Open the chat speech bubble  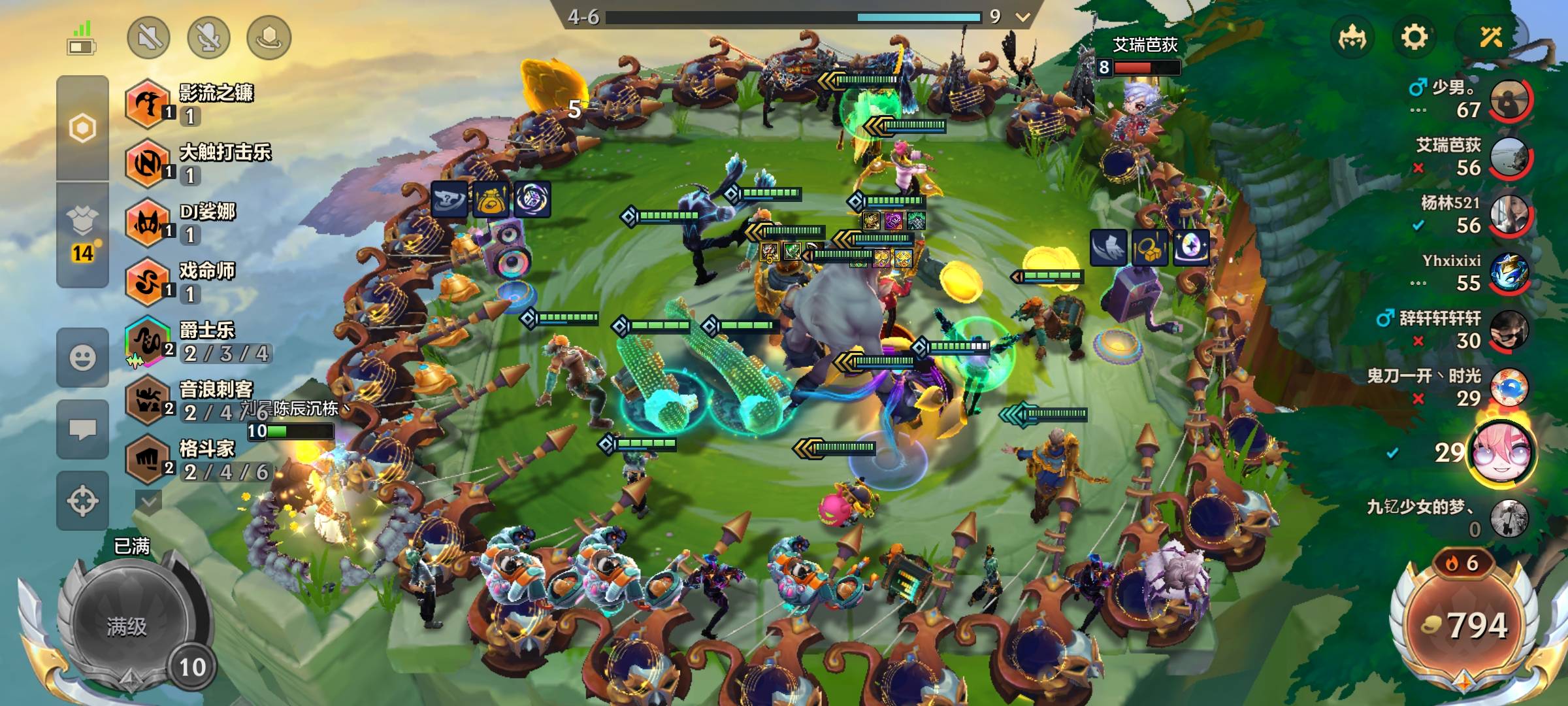(x=82, y=429)
